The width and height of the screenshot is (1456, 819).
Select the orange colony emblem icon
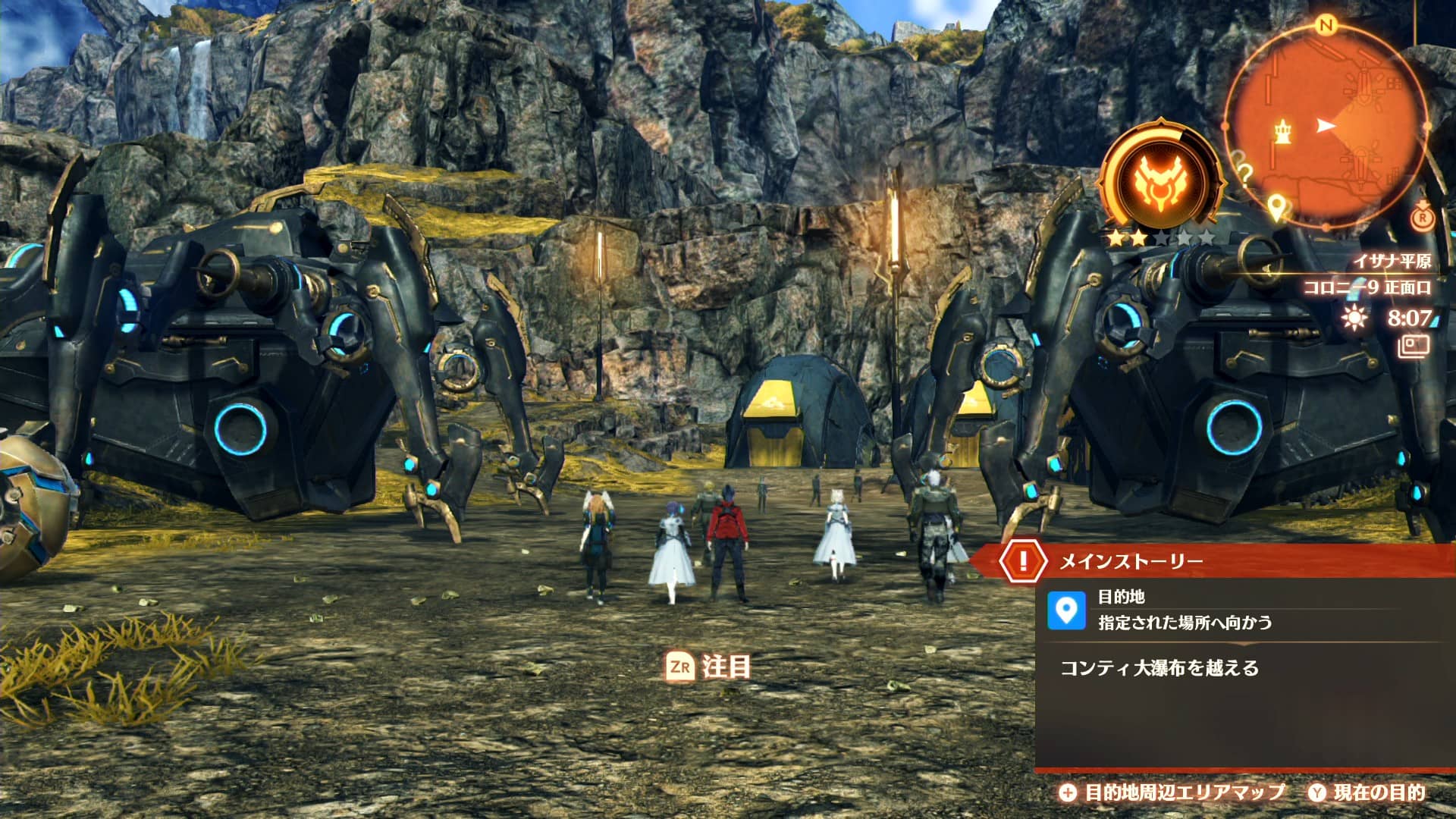pyautogui.click(x=1159, y=183)
